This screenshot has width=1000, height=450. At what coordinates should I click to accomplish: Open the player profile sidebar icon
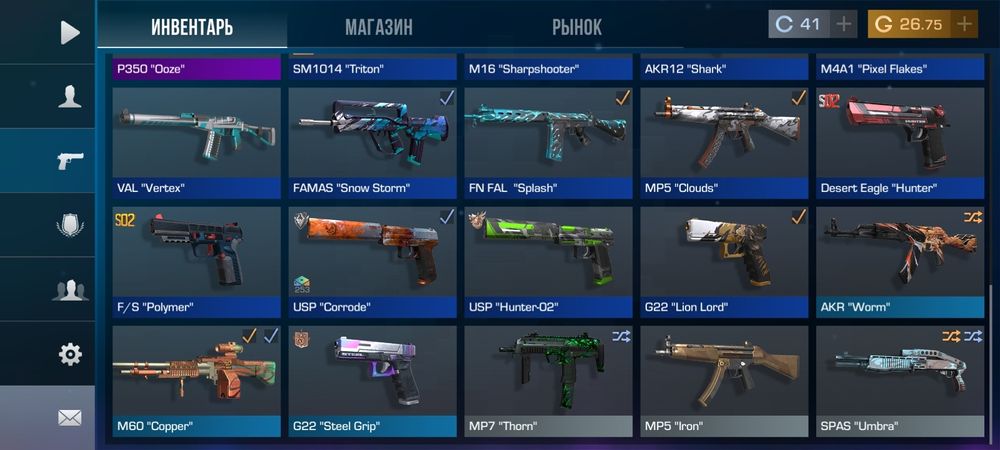coord(69,97)
